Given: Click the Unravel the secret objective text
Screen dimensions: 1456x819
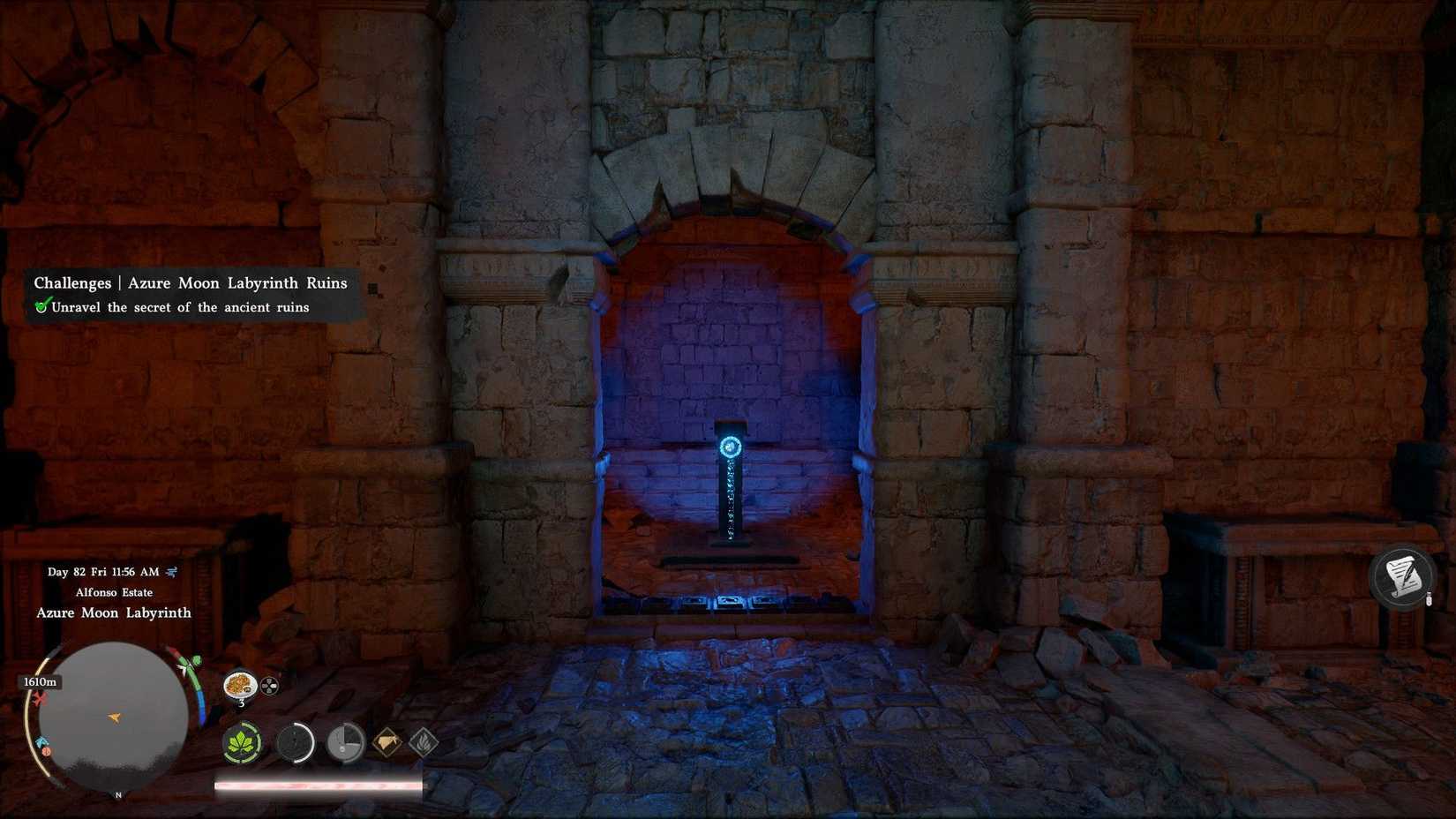Looking at the screenshot, I should tap(176, 307).
